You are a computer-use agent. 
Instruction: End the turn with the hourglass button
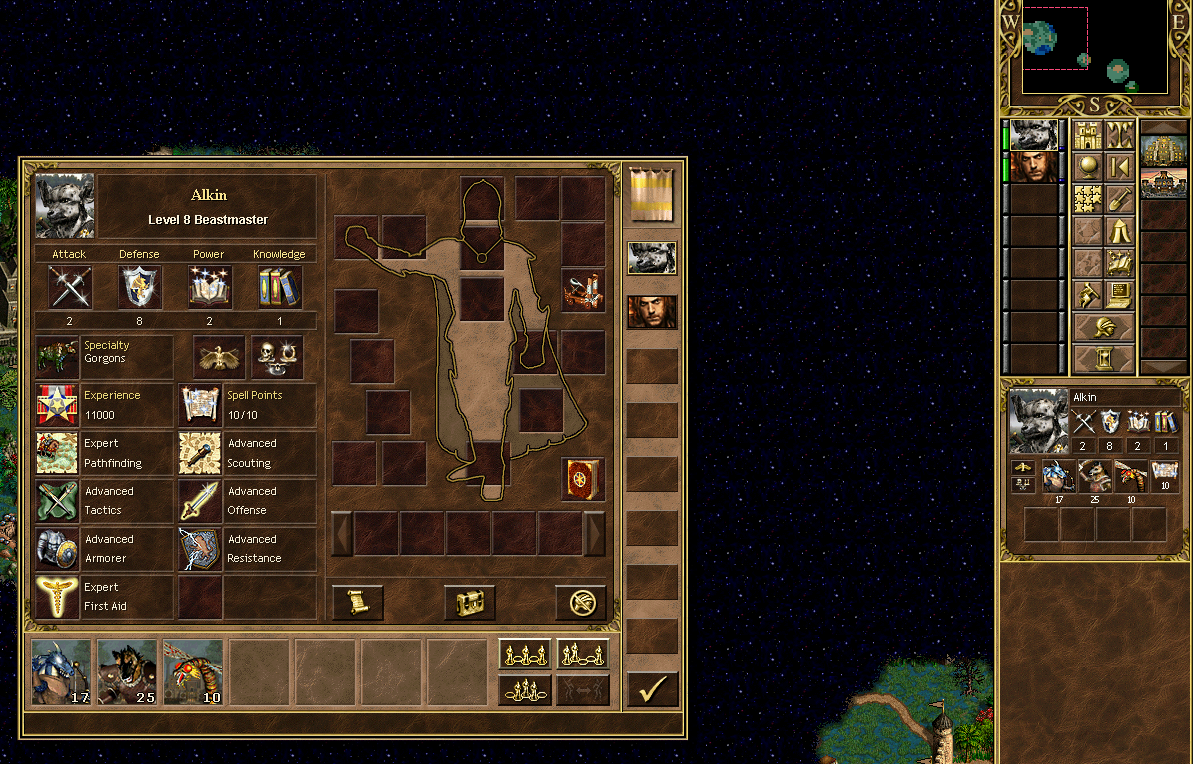1104,357
